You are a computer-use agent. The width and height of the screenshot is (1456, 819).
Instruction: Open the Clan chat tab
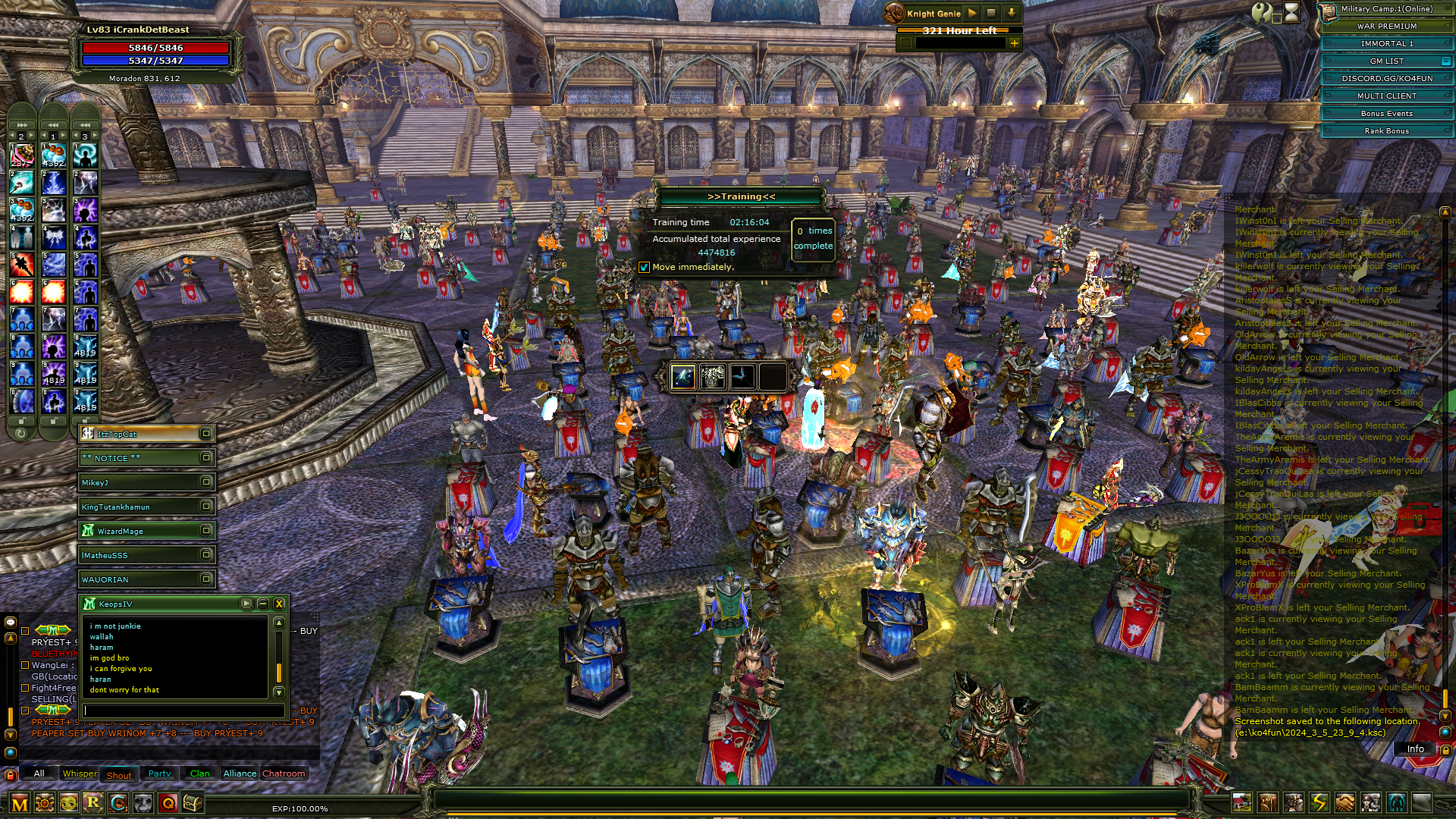coord(199,773)
